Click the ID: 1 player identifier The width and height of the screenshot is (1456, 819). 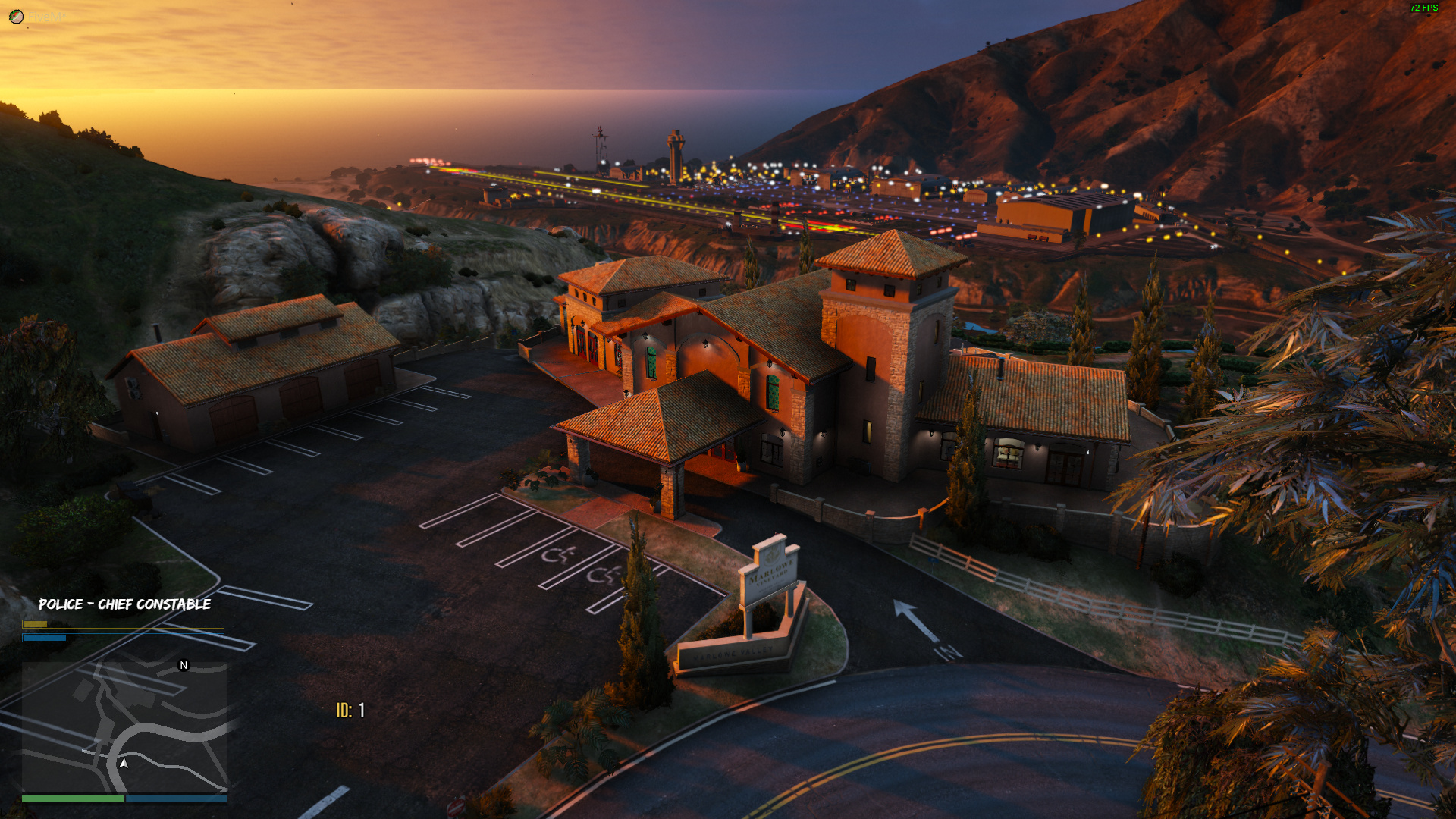(350, 711)
